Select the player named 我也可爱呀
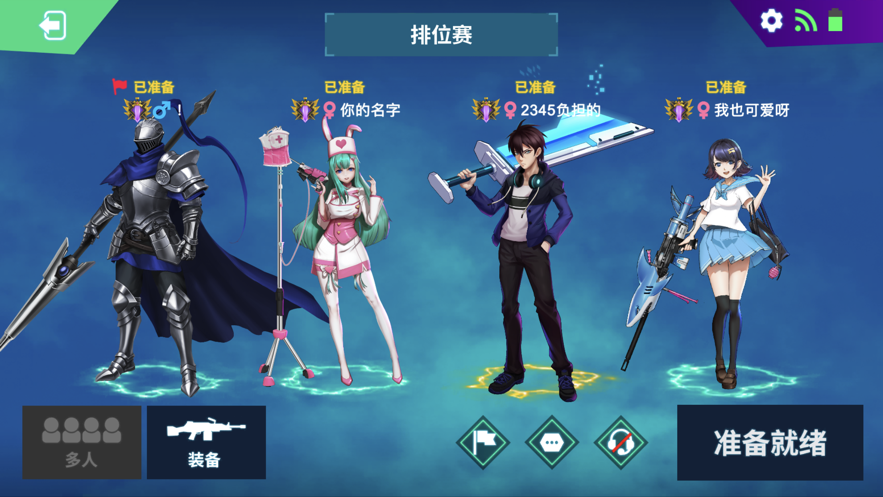The width and height of the screenshot is (883, 497). pyautogui.click(x=751, y=110)
